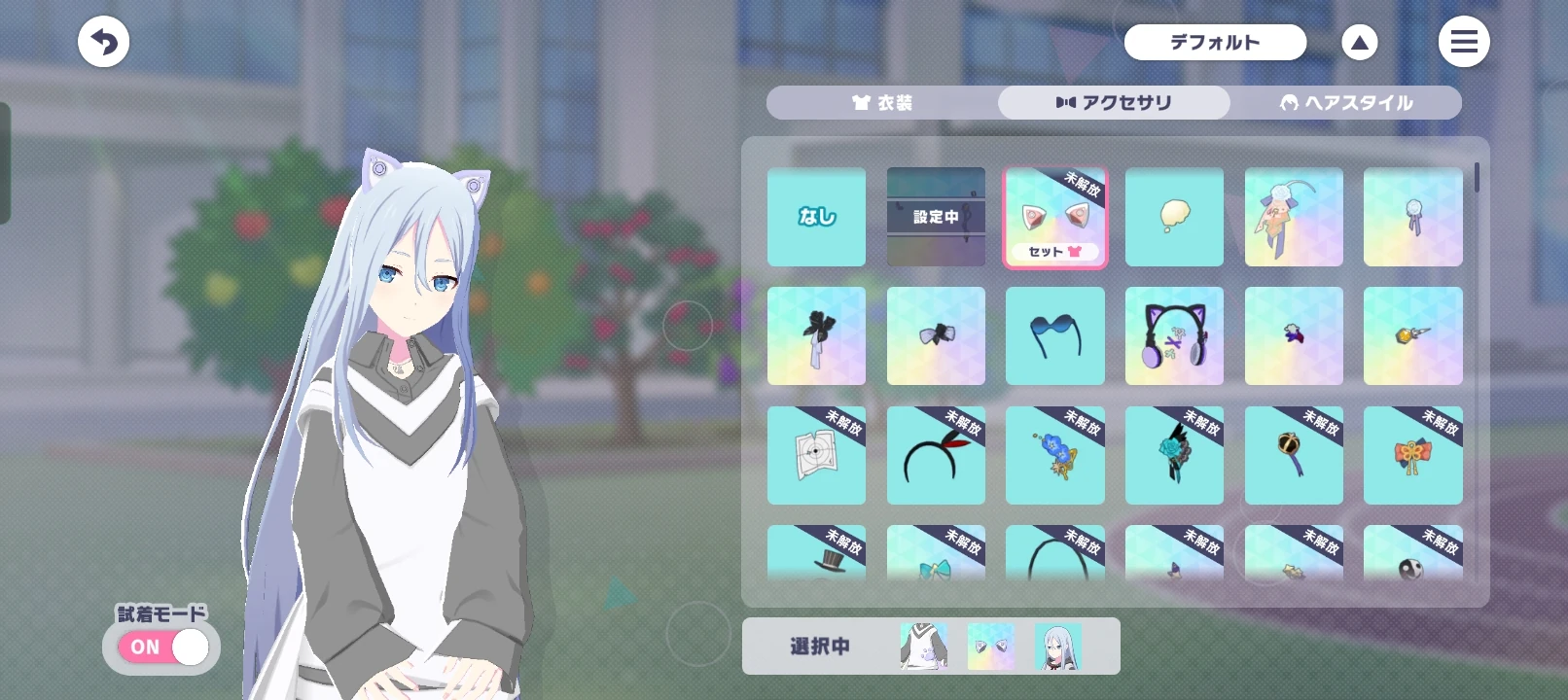1568x700 pixels.
Task: Toggle the 試着モード switch off
Action: (x=161, y=647)
